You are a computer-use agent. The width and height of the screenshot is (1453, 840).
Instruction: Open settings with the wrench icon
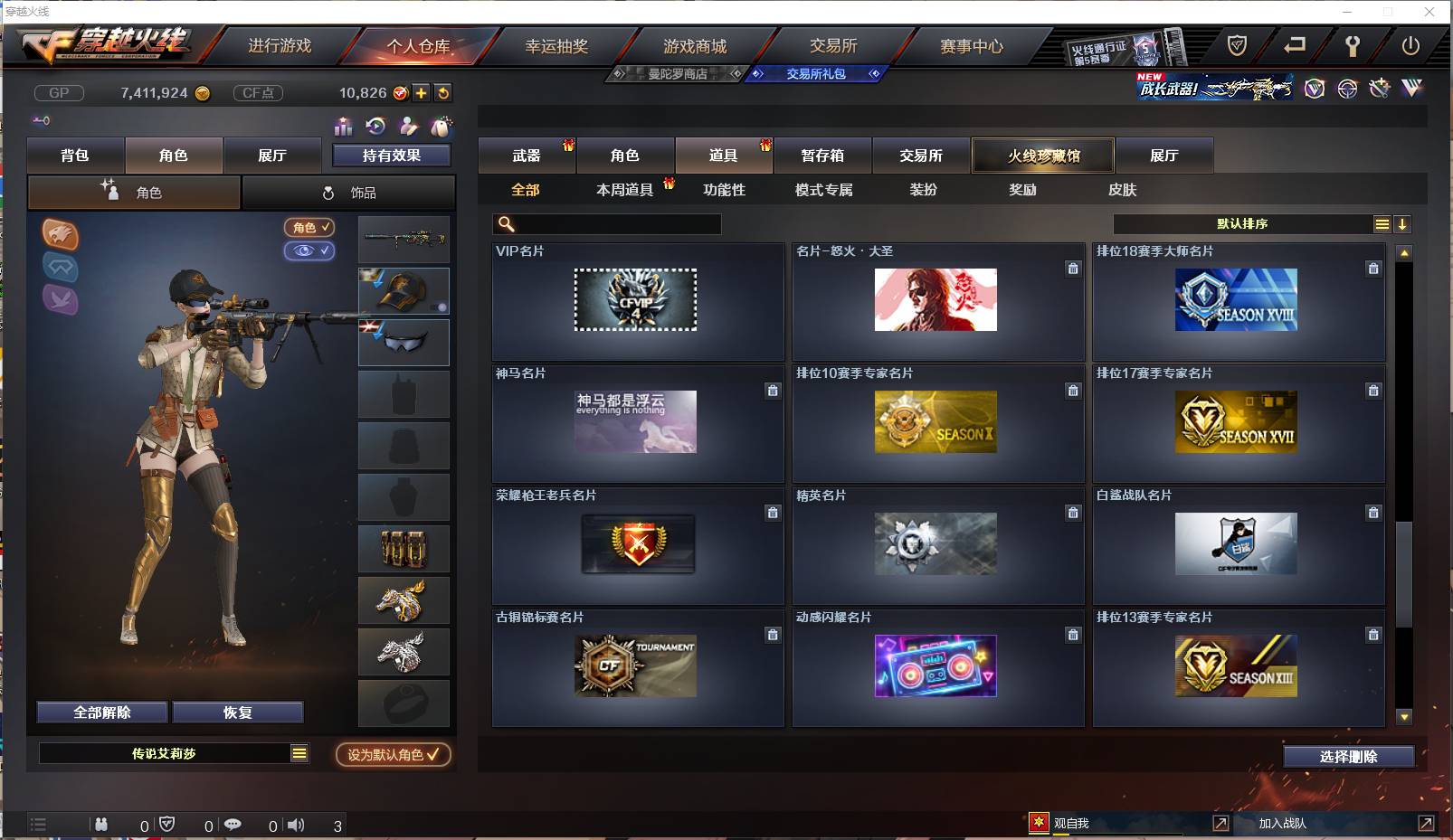[1353, 43]
